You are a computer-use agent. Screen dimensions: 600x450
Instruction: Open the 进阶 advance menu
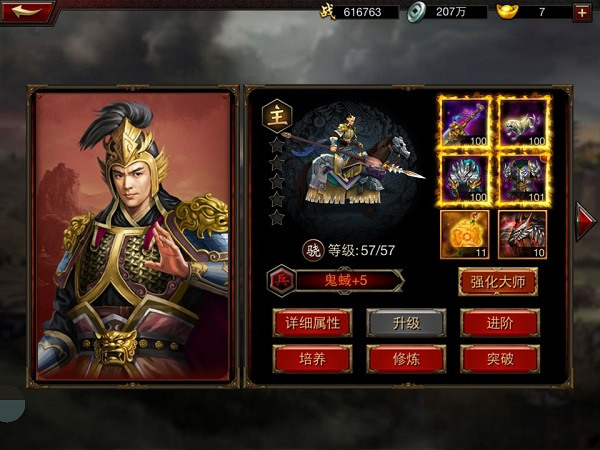pyautogui.click(x=499, y=322)
